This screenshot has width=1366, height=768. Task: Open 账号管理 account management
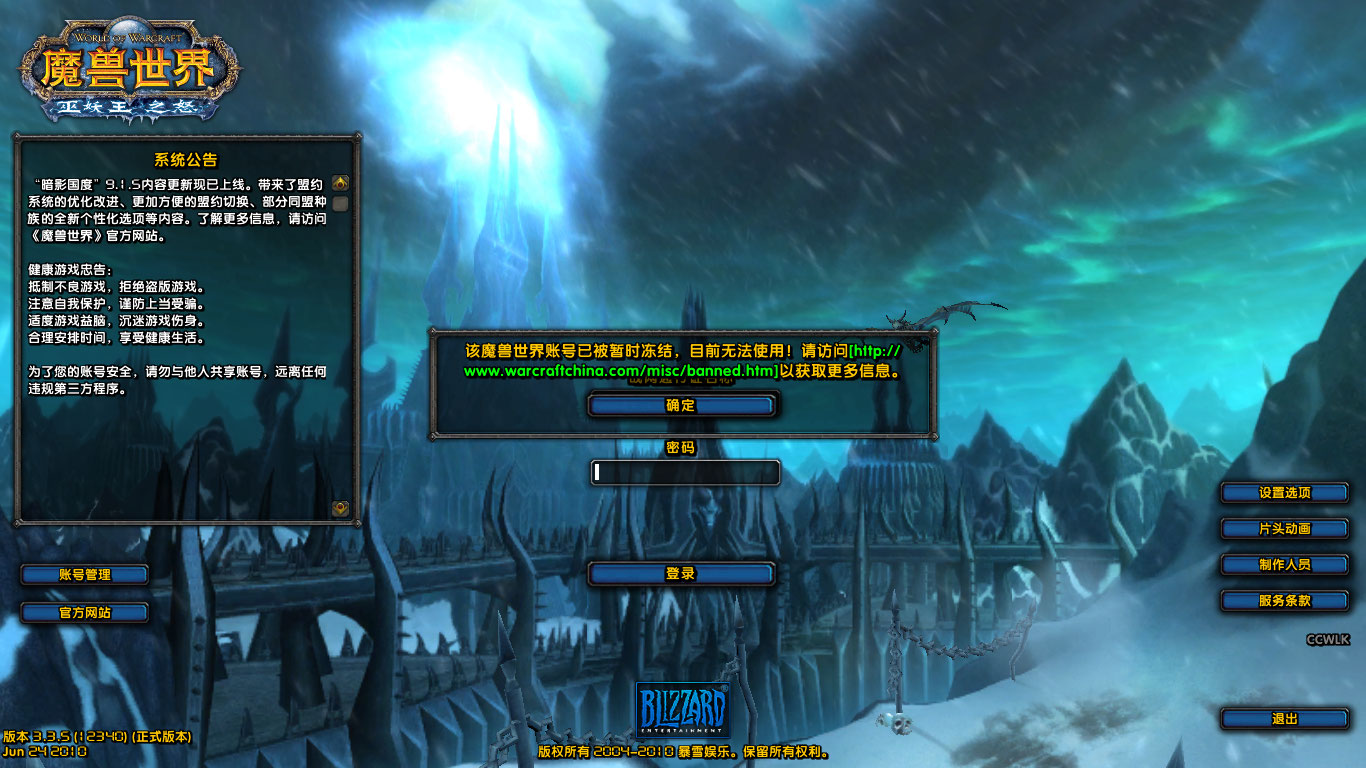pyautogui.click(x=84, y=574)
